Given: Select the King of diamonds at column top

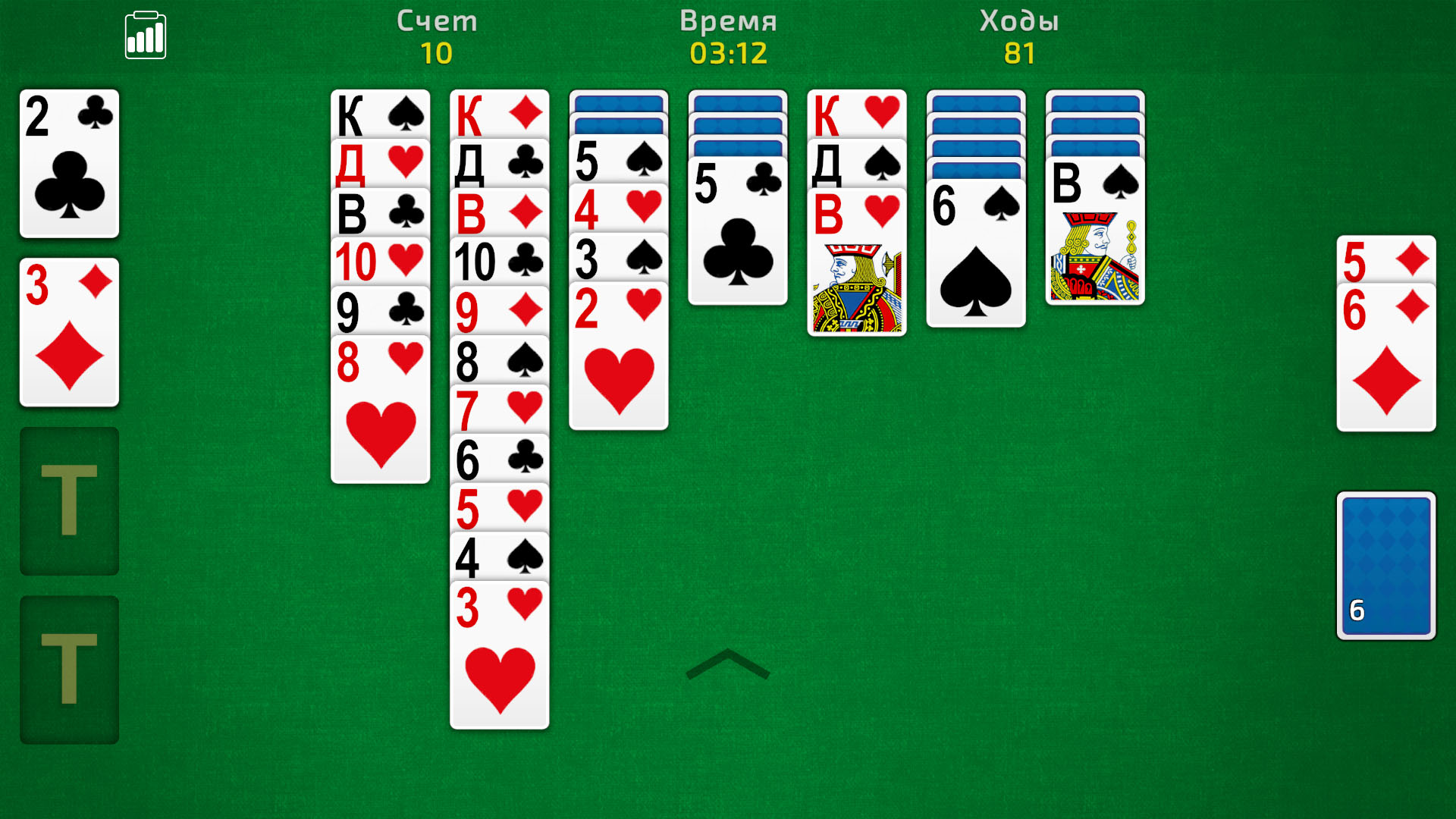Looking at the screenshot, I should (499, 114).
